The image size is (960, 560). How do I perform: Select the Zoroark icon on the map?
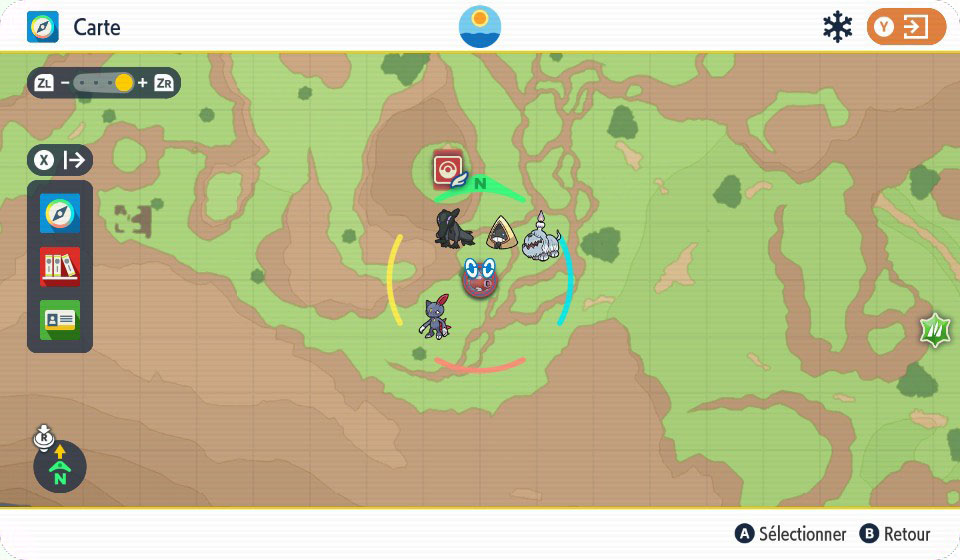point(453,228)
